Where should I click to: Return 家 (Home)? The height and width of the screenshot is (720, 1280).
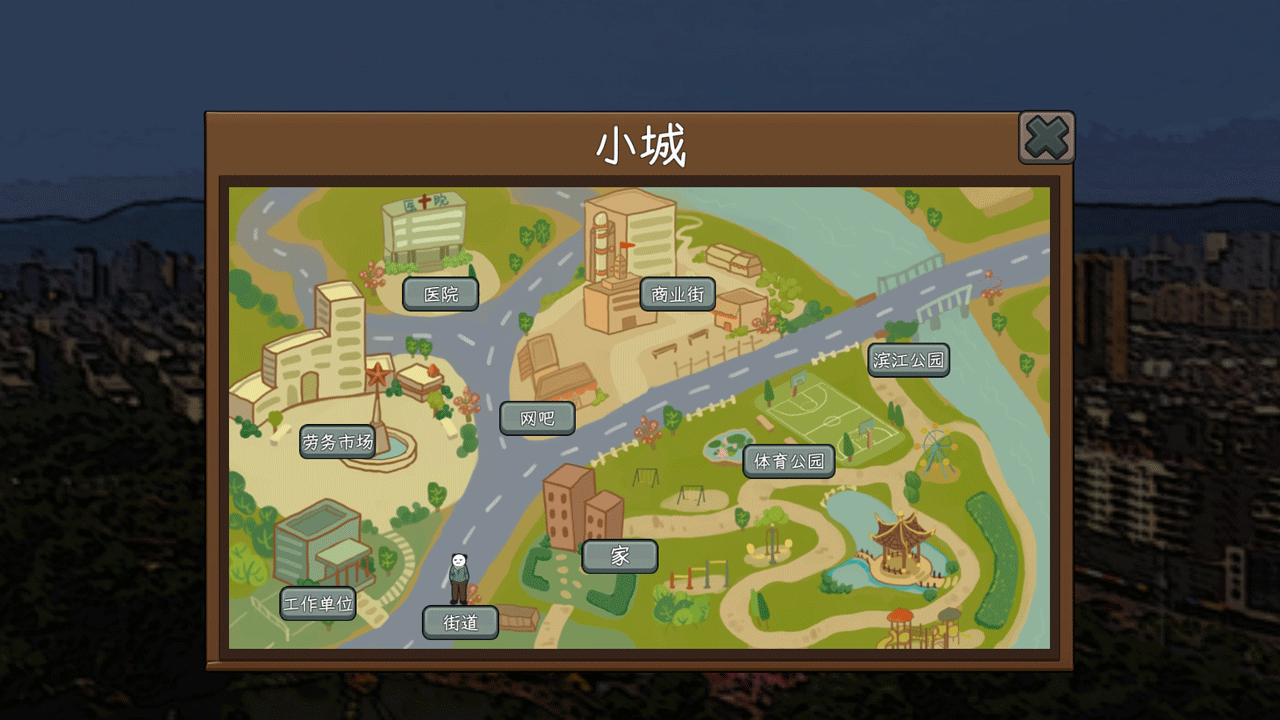619,556
